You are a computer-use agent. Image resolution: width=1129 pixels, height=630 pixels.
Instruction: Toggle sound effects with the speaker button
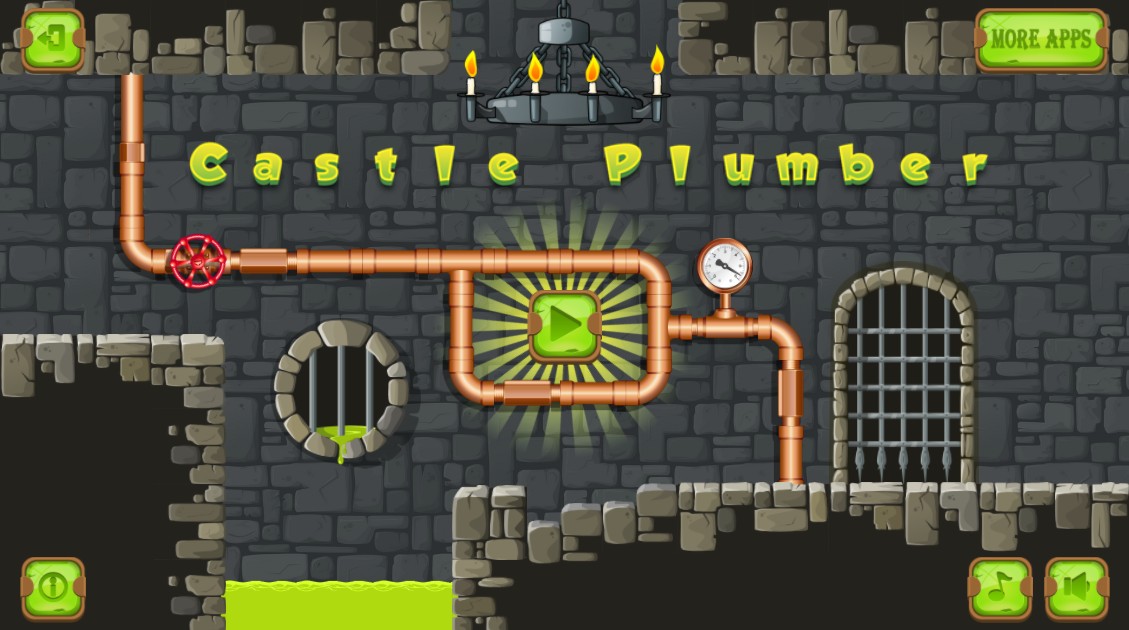tap(1076, 588)
